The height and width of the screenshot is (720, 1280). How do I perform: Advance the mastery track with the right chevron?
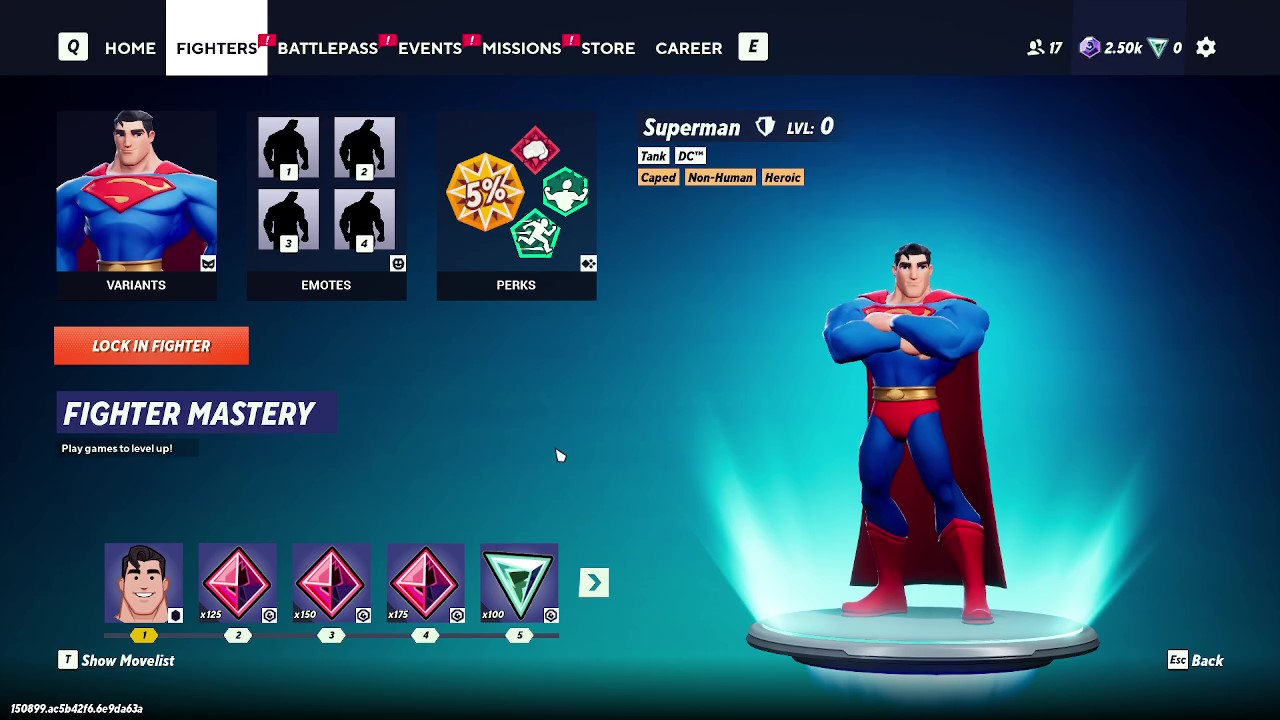(x=593, y=581)
